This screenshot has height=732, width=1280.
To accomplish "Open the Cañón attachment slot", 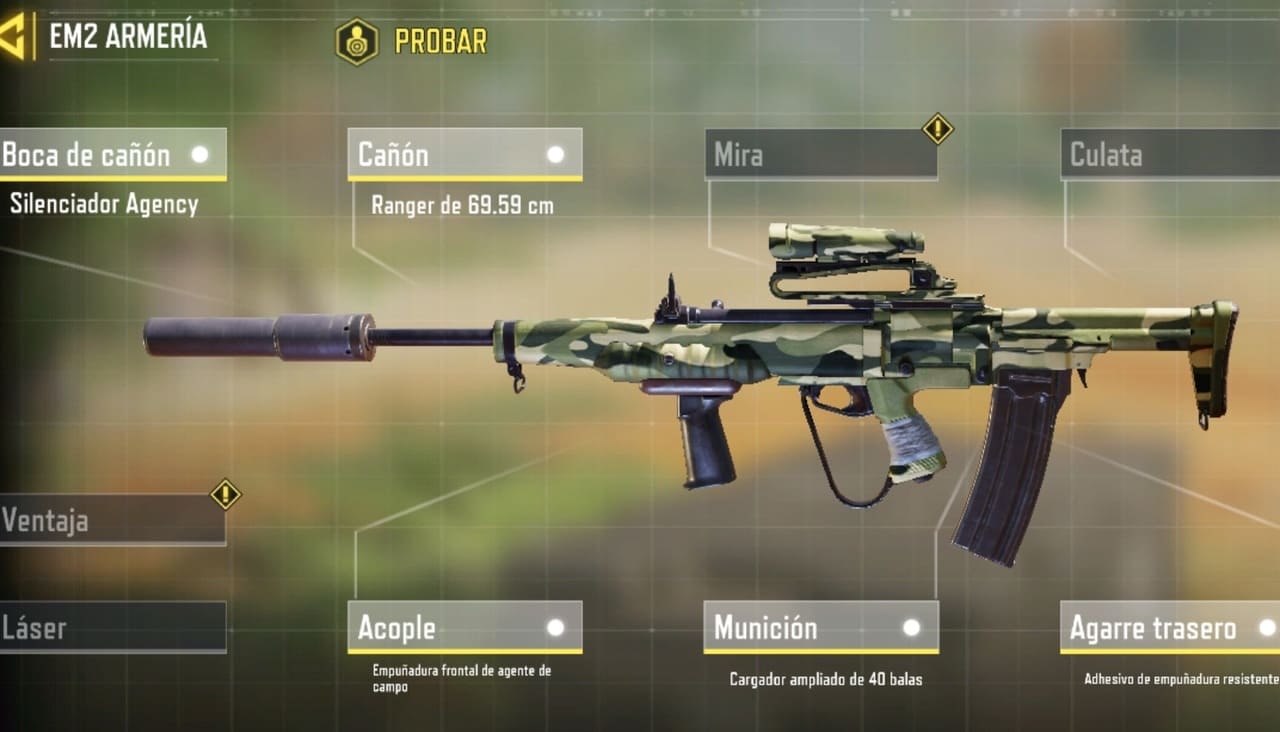I will tap(465, 155).
